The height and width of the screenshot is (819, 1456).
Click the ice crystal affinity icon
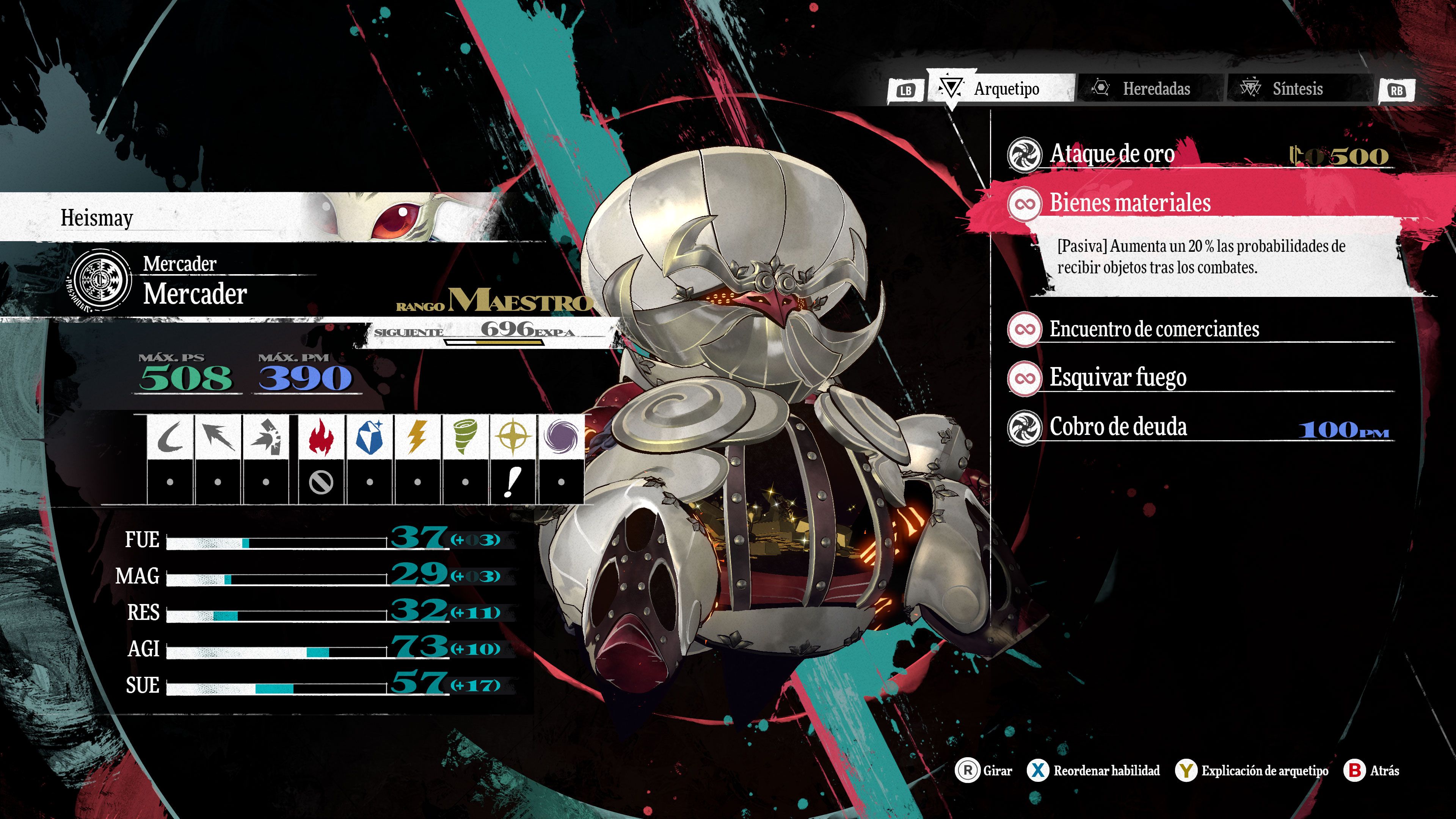[370, 437]
